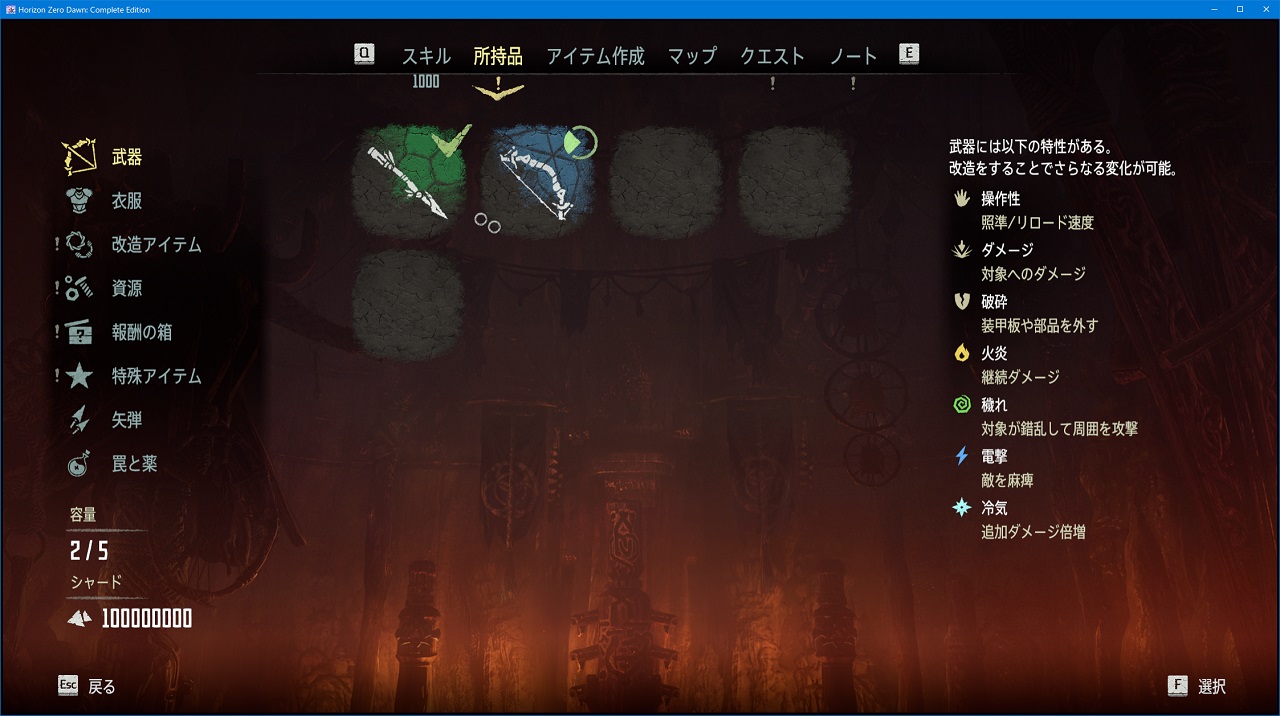Screen dimensions: 1280x716
Task: Select the blue bow weapon slot
Action: (537, 180)
